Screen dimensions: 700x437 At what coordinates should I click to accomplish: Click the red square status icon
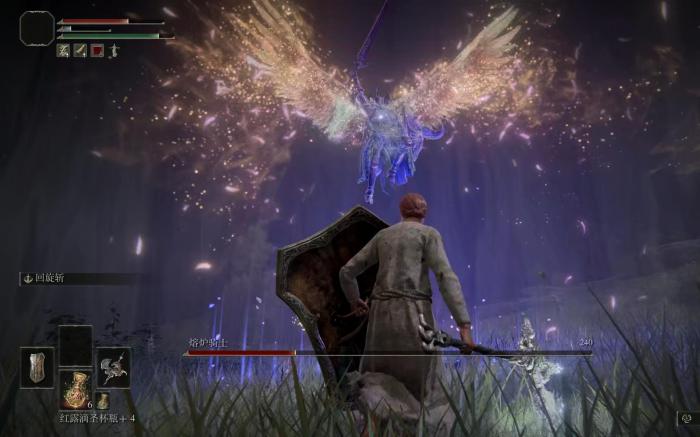(97, 50)
